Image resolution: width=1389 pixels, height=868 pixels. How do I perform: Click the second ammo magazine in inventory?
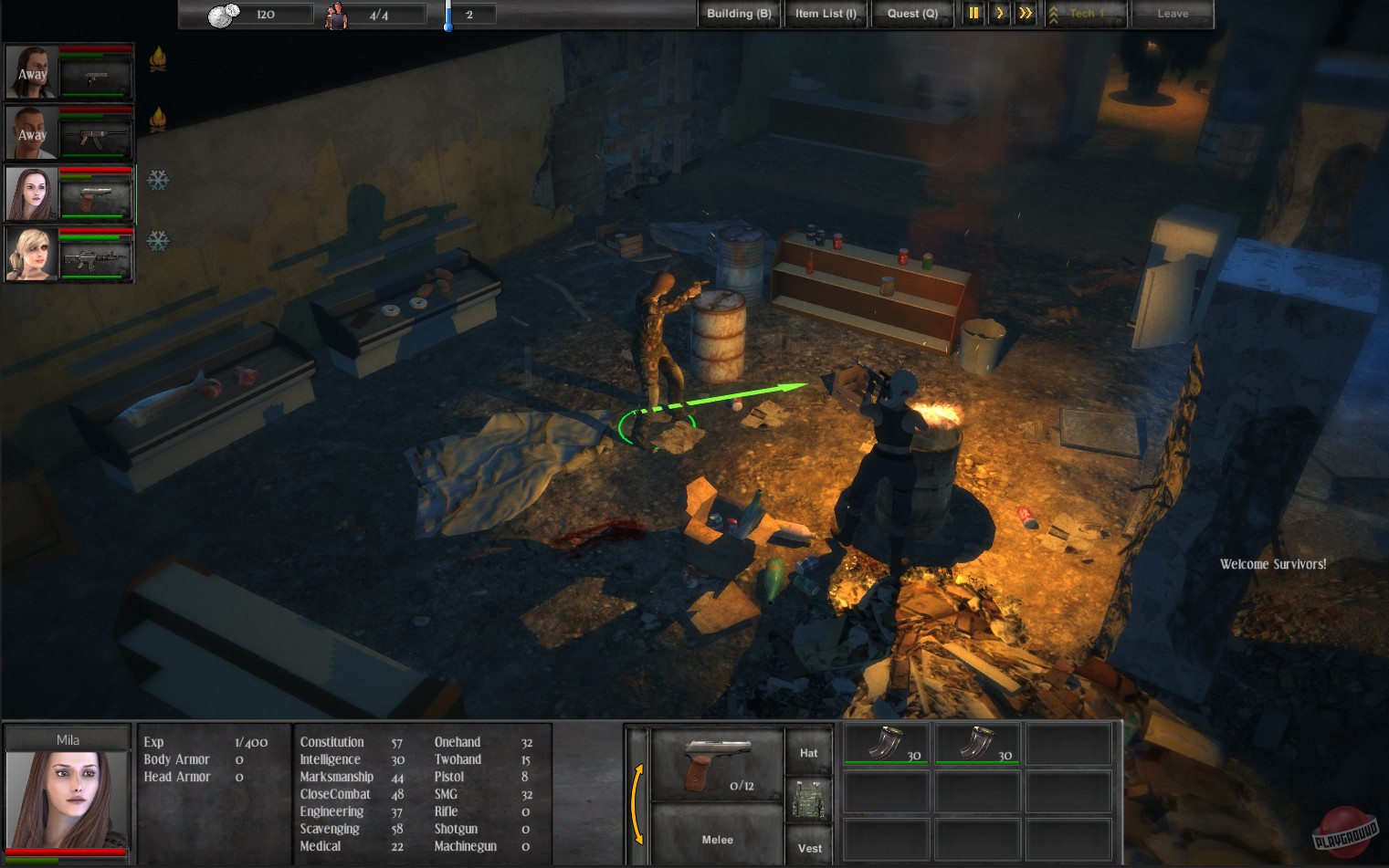coord(976,744)
